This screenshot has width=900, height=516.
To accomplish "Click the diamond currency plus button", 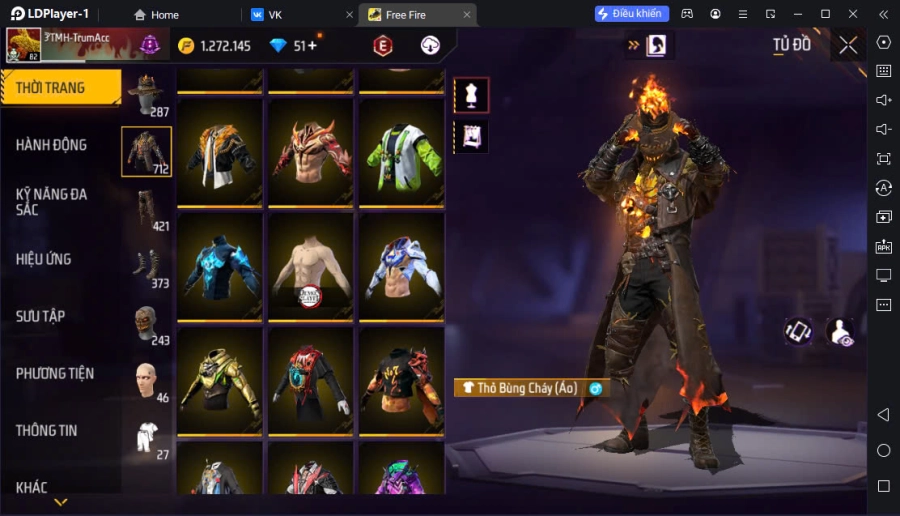I will [x=313, y=46].
